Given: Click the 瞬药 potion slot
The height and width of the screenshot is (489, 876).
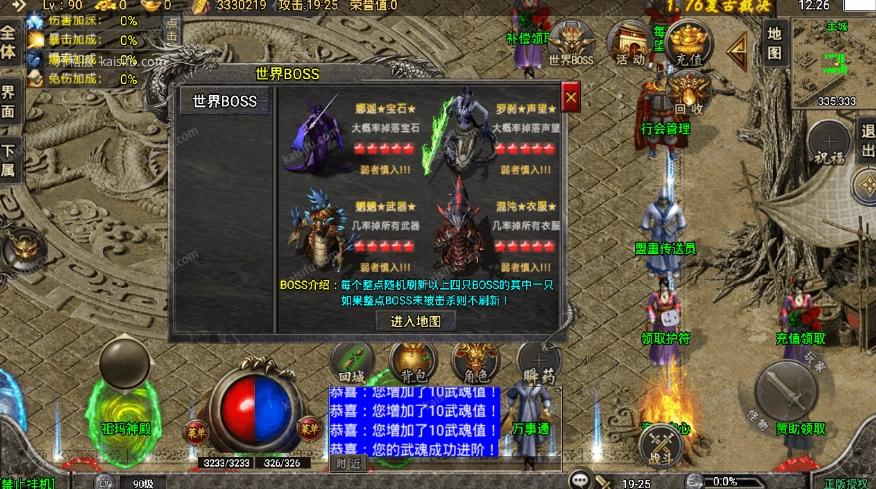Looking at the screenshot, I should click(539, 362).
